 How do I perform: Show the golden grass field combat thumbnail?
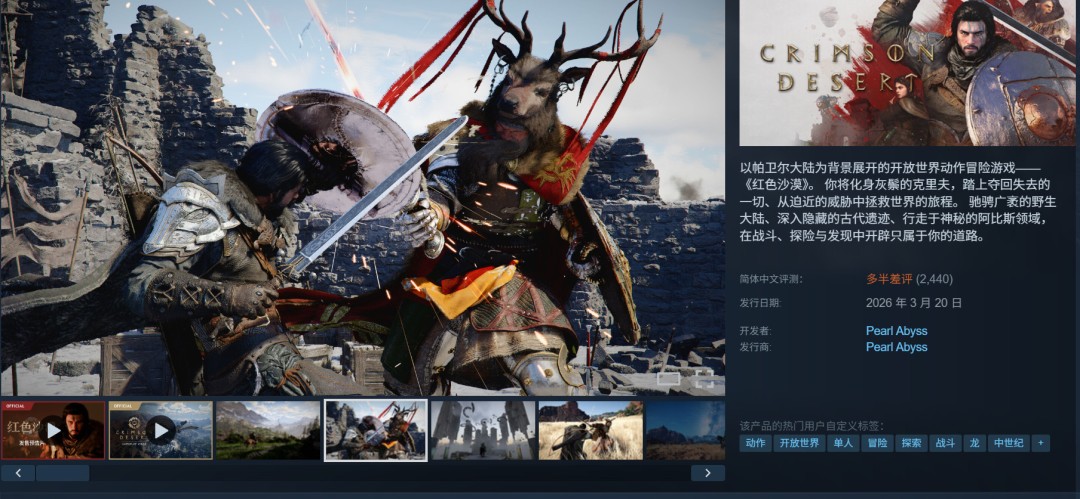point(590,430)
